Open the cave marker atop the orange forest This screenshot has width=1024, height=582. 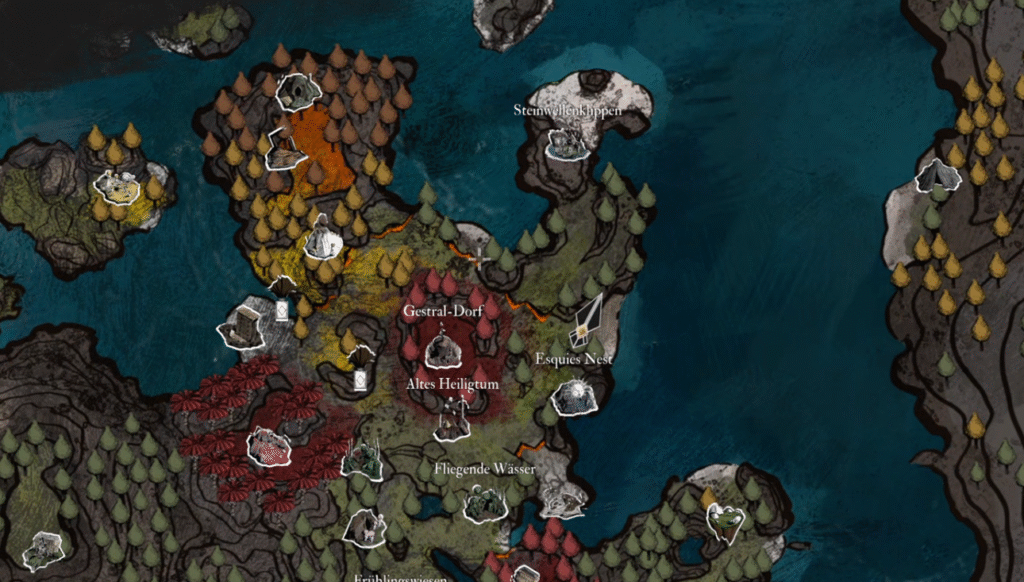(296, 92)
